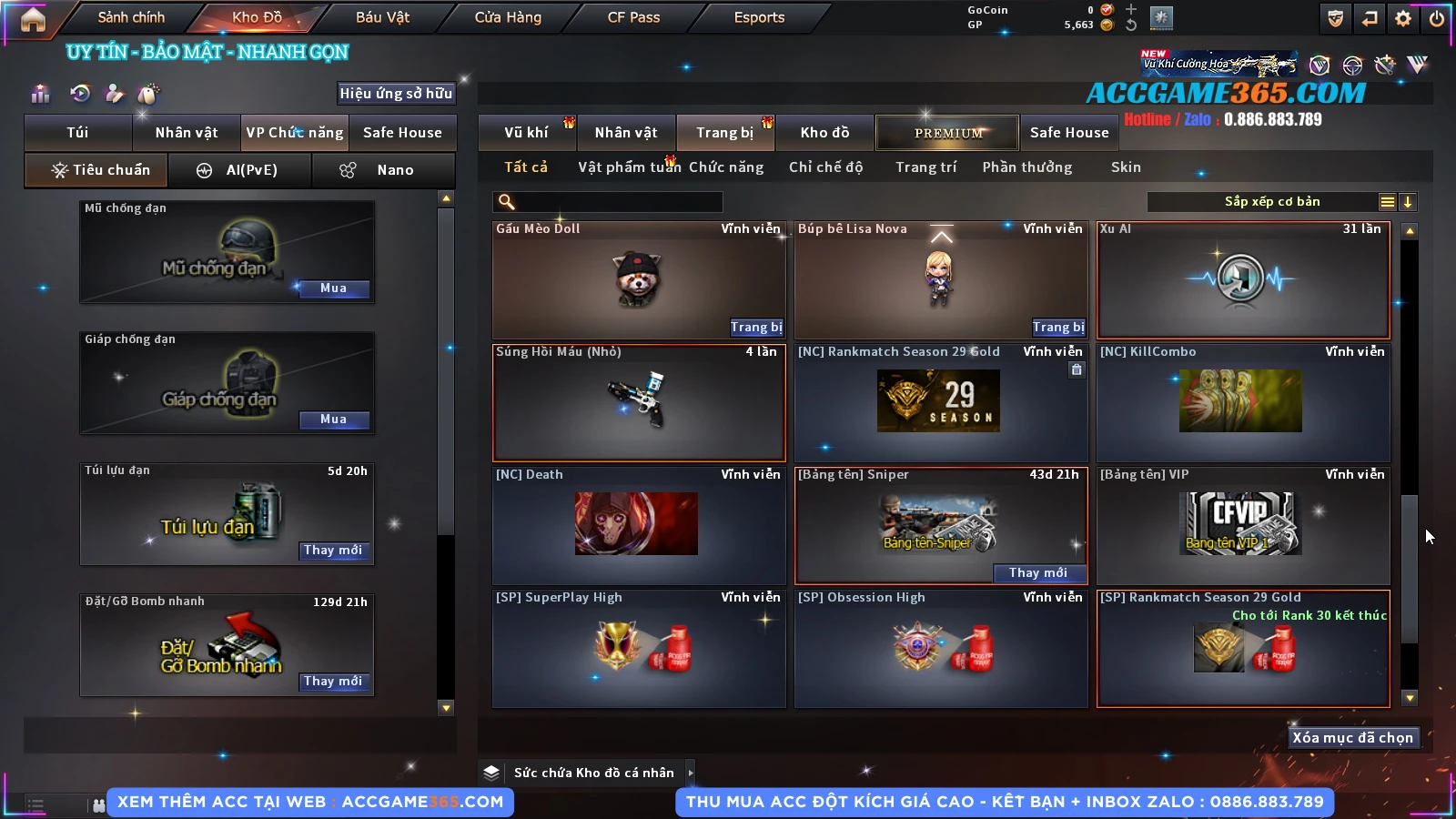
Task: Switch to Nano mode tab
Action: click(x=383, y=170)
